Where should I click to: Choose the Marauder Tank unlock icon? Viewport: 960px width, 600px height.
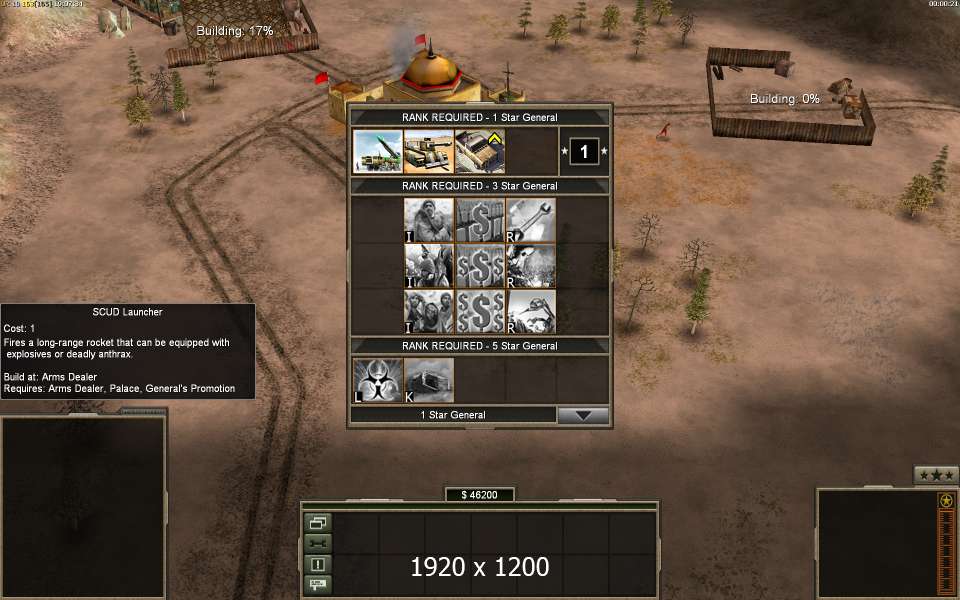(x=429, y=152)
